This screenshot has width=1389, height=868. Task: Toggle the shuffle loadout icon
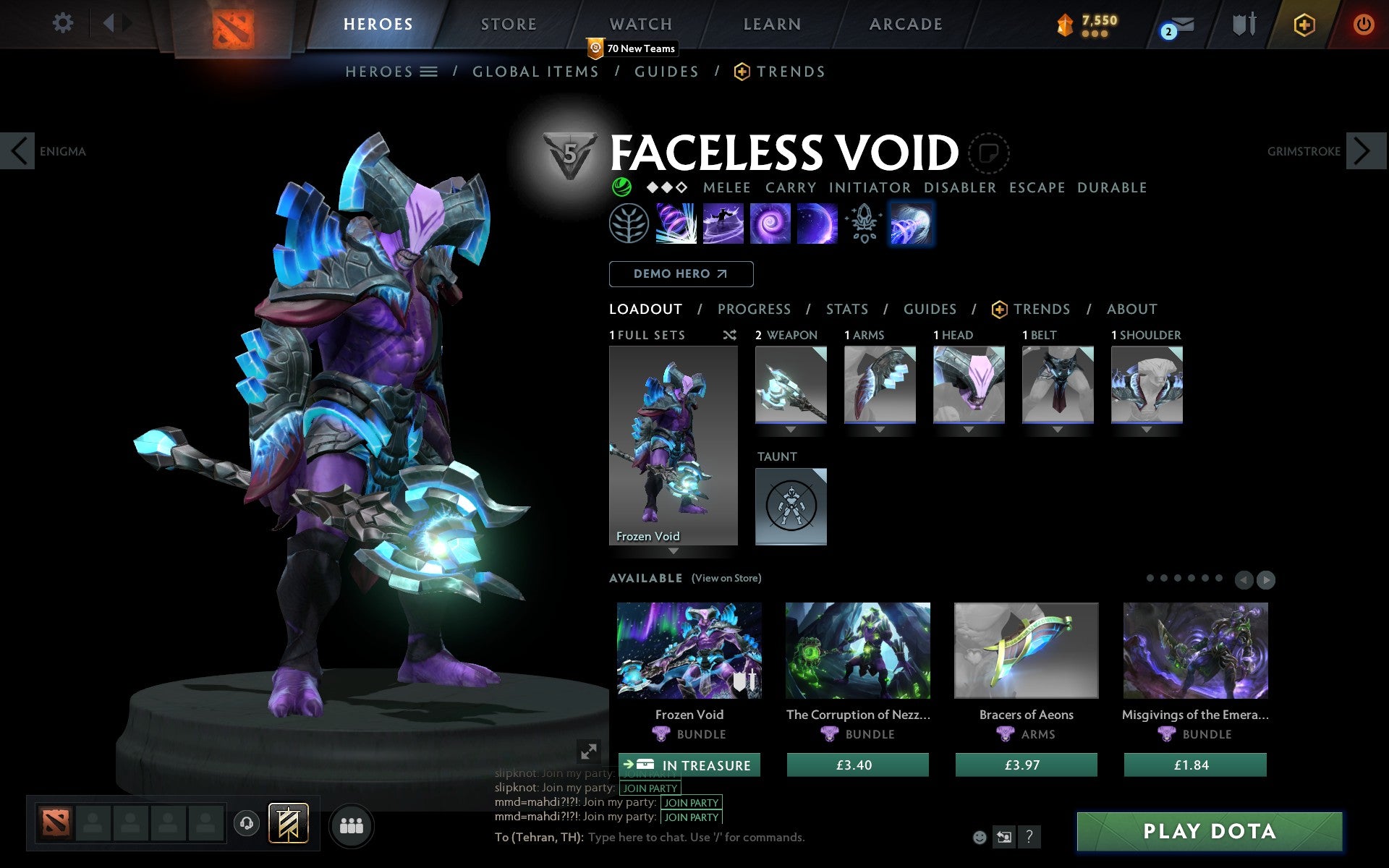(x=729, y=335)
